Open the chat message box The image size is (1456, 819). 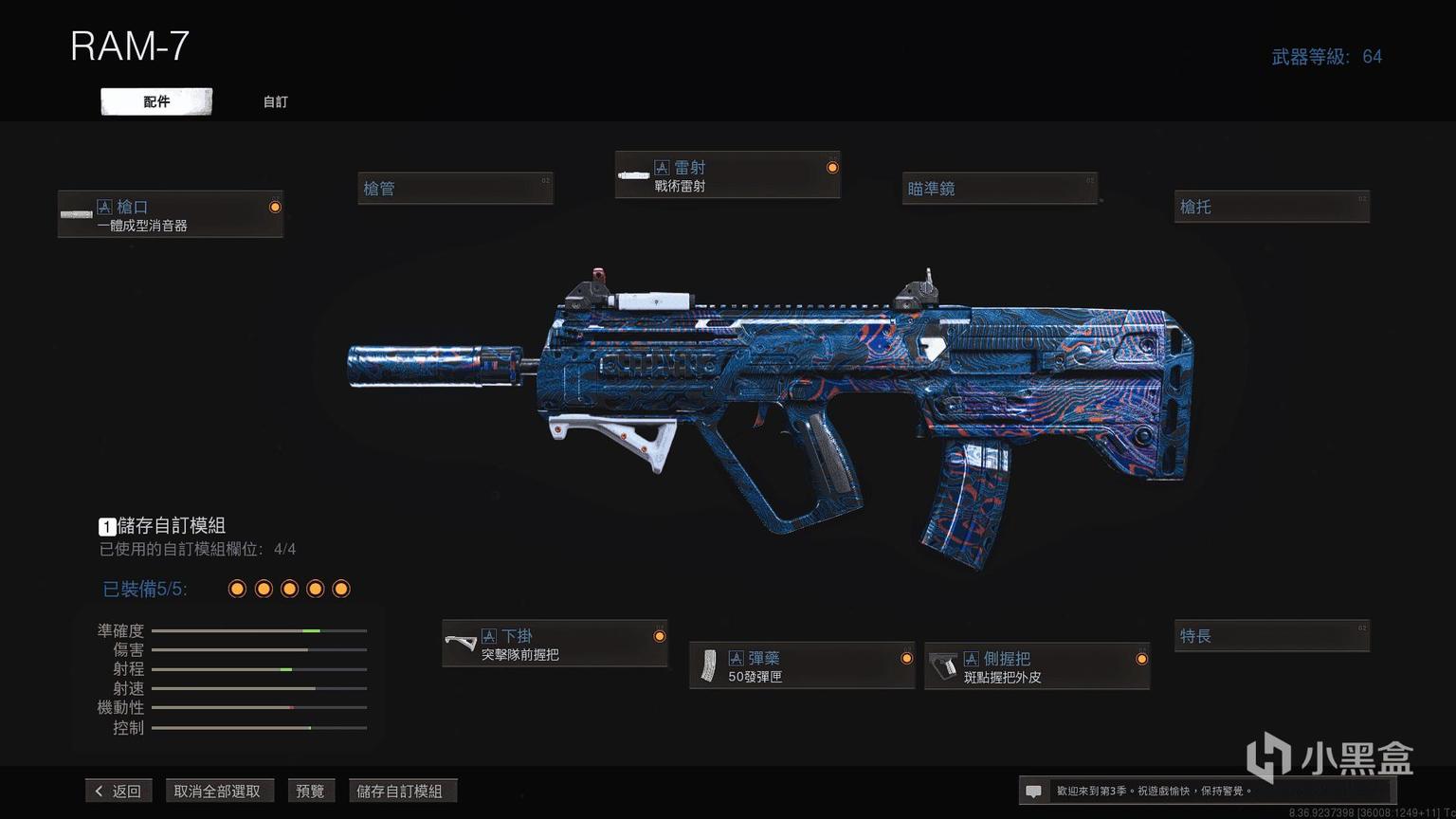pos(1034,791)
